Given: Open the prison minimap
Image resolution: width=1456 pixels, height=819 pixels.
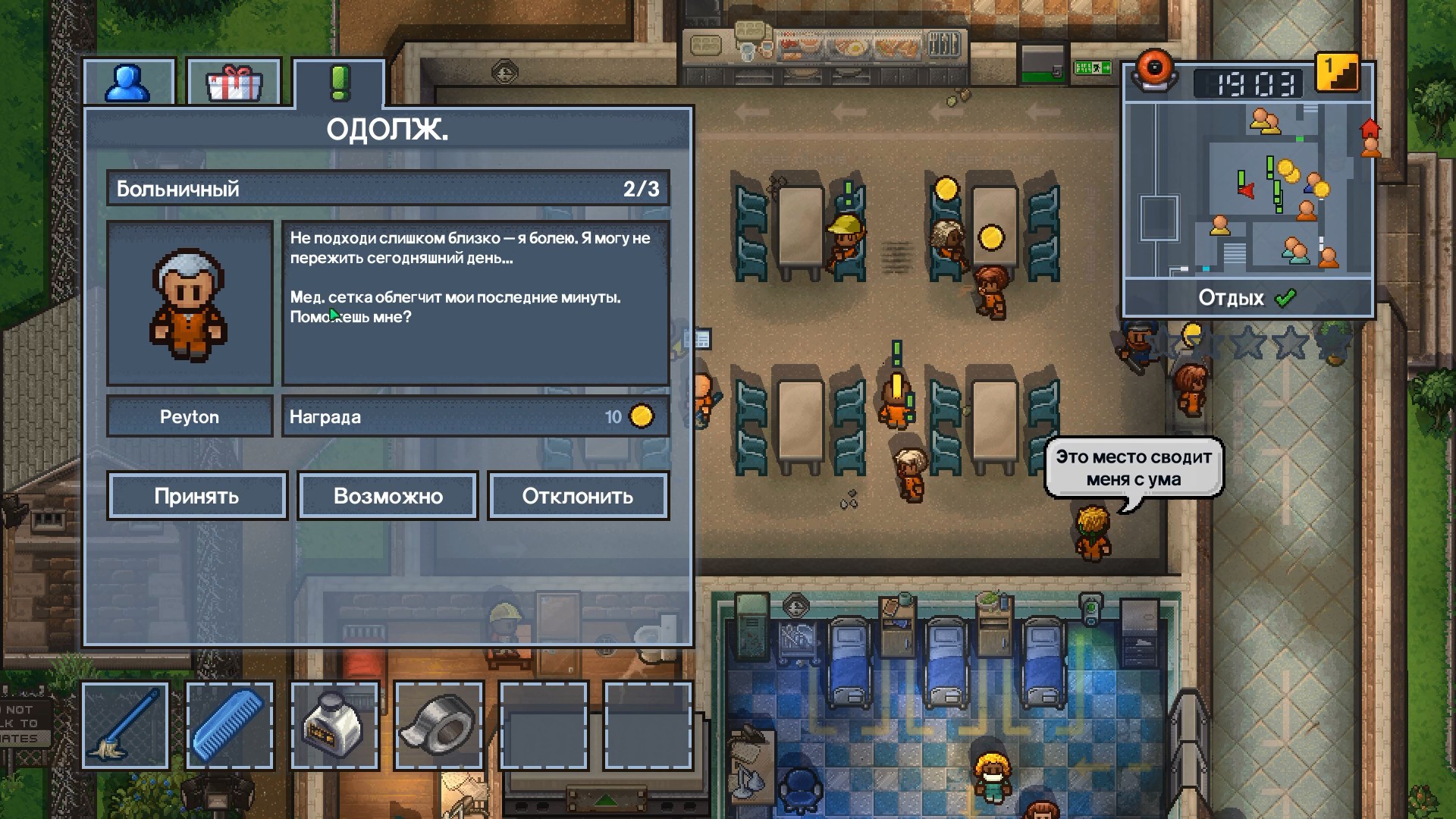Looking at the screenshot, I should [x=1247, y=190].
